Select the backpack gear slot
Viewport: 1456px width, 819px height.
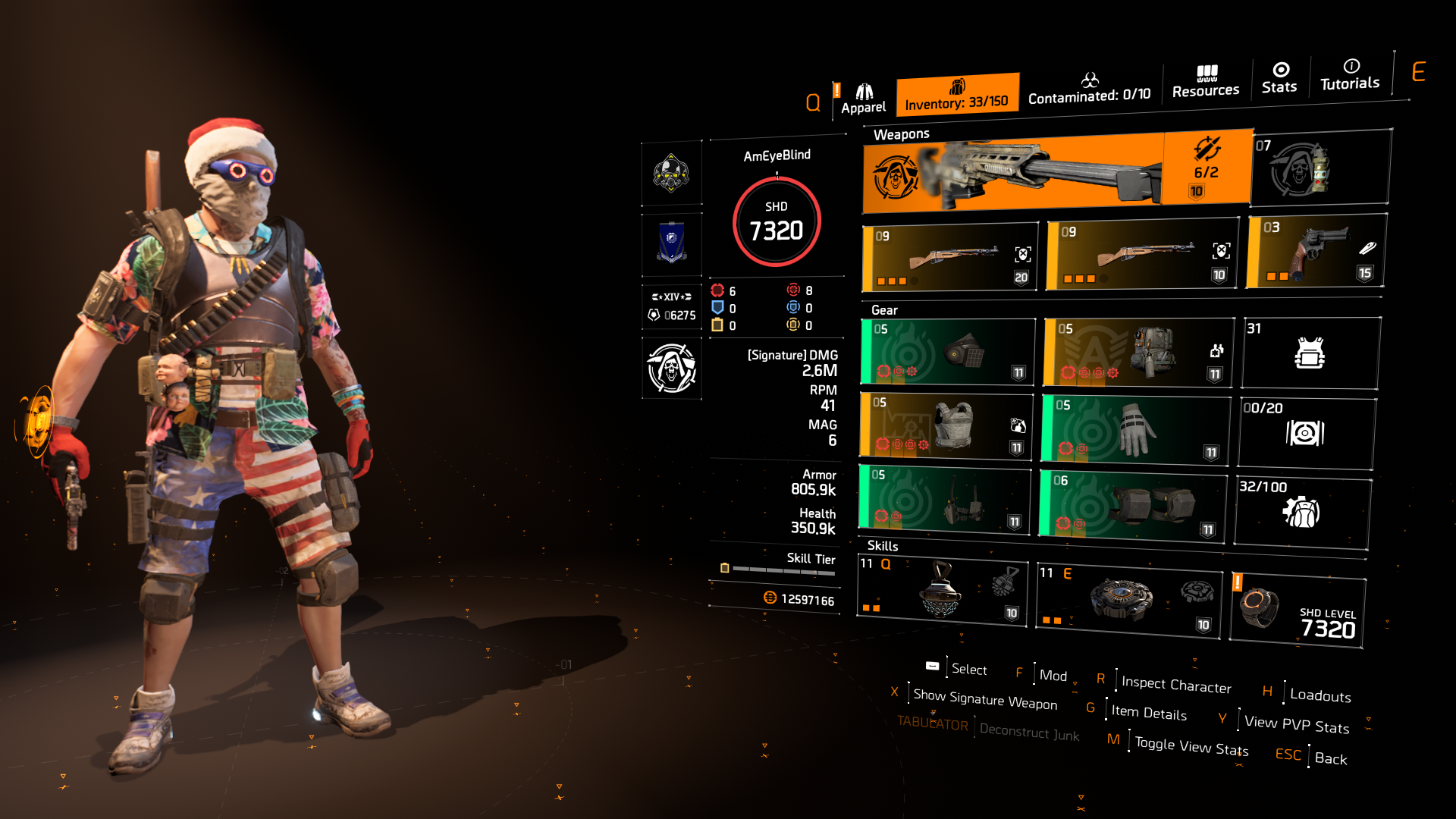pos(1137,351)
